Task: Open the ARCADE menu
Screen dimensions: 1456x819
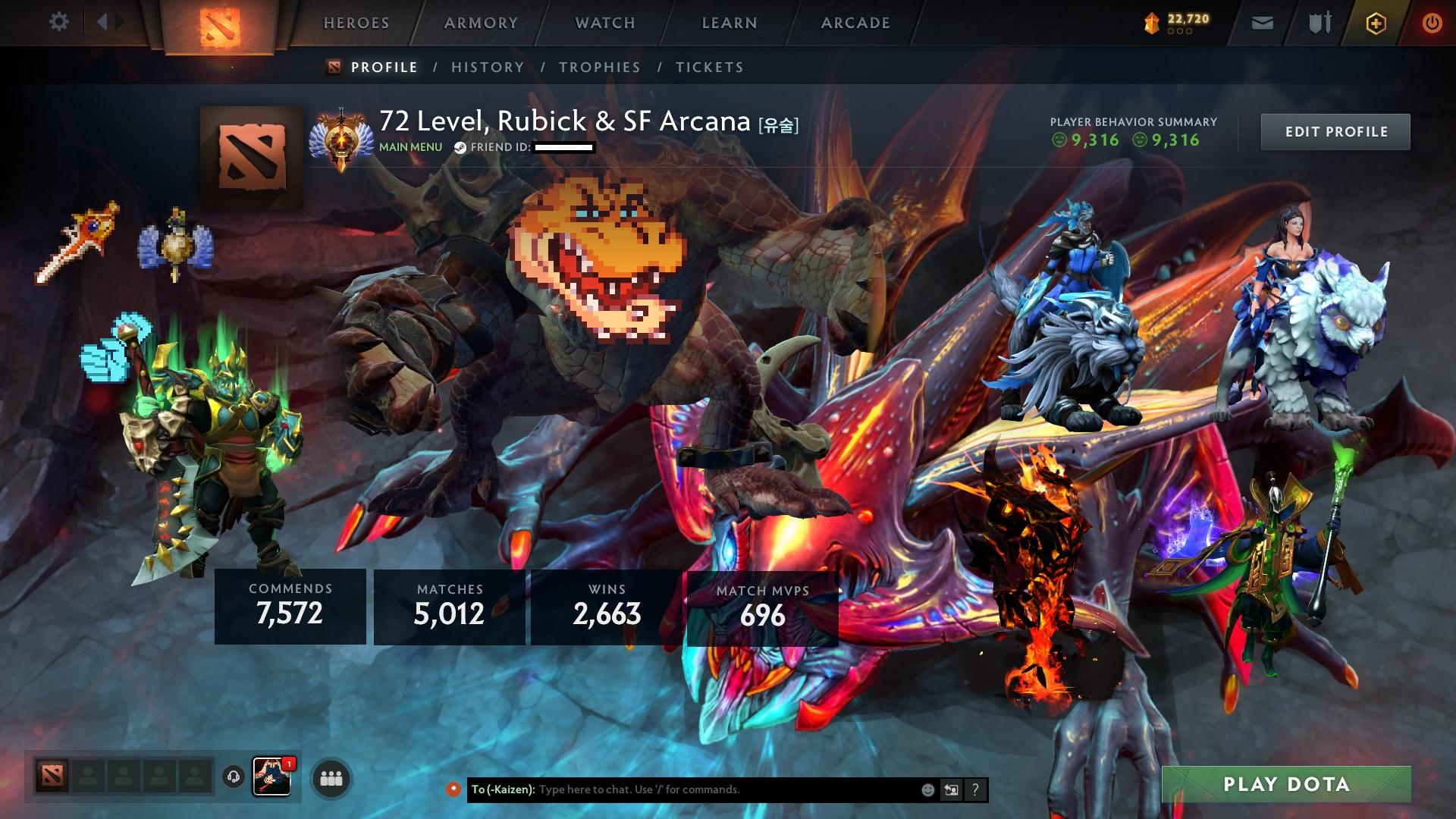Action: click(x=855, y=22)
